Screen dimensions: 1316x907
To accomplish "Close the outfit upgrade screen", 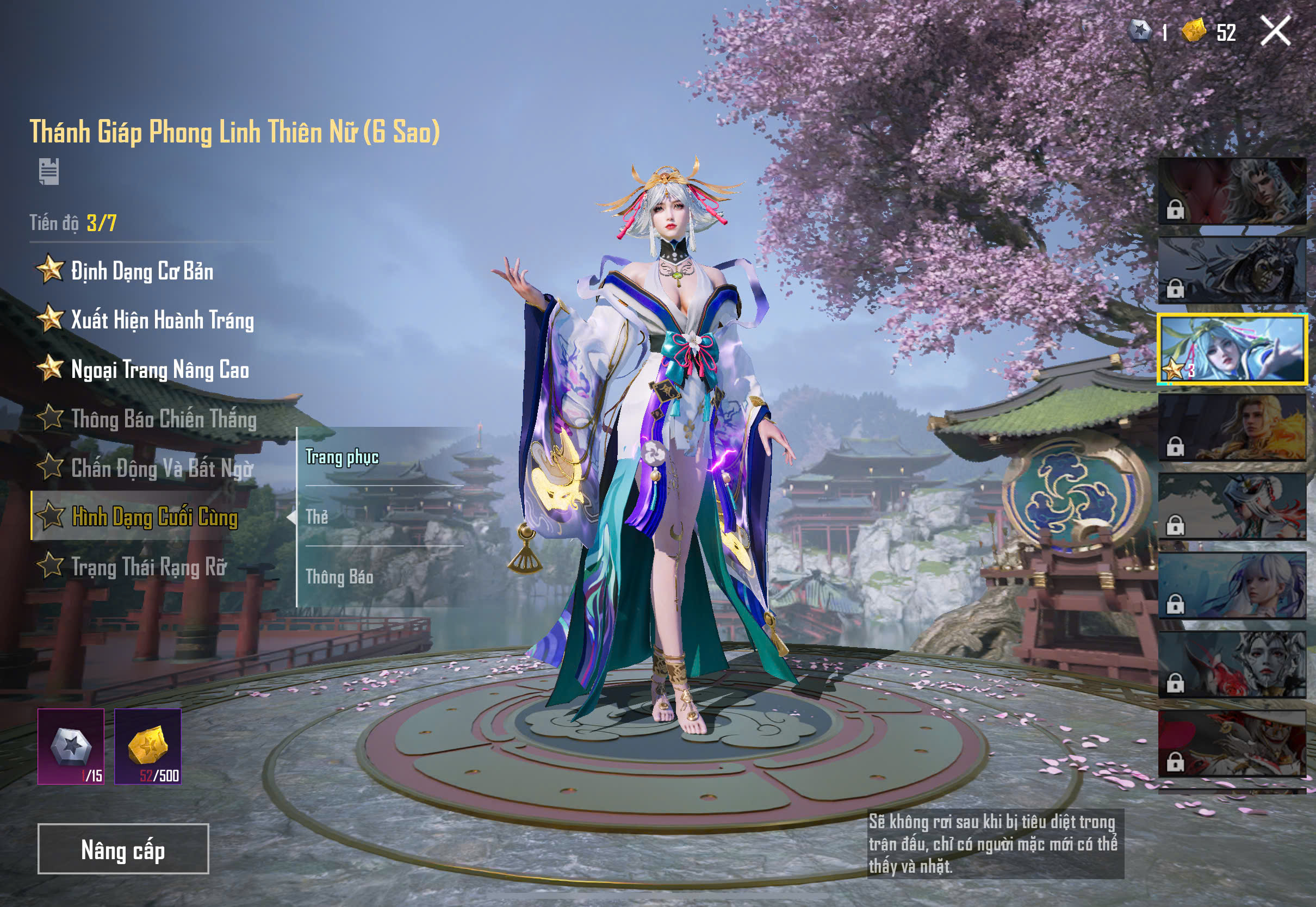I will 1275,30.
